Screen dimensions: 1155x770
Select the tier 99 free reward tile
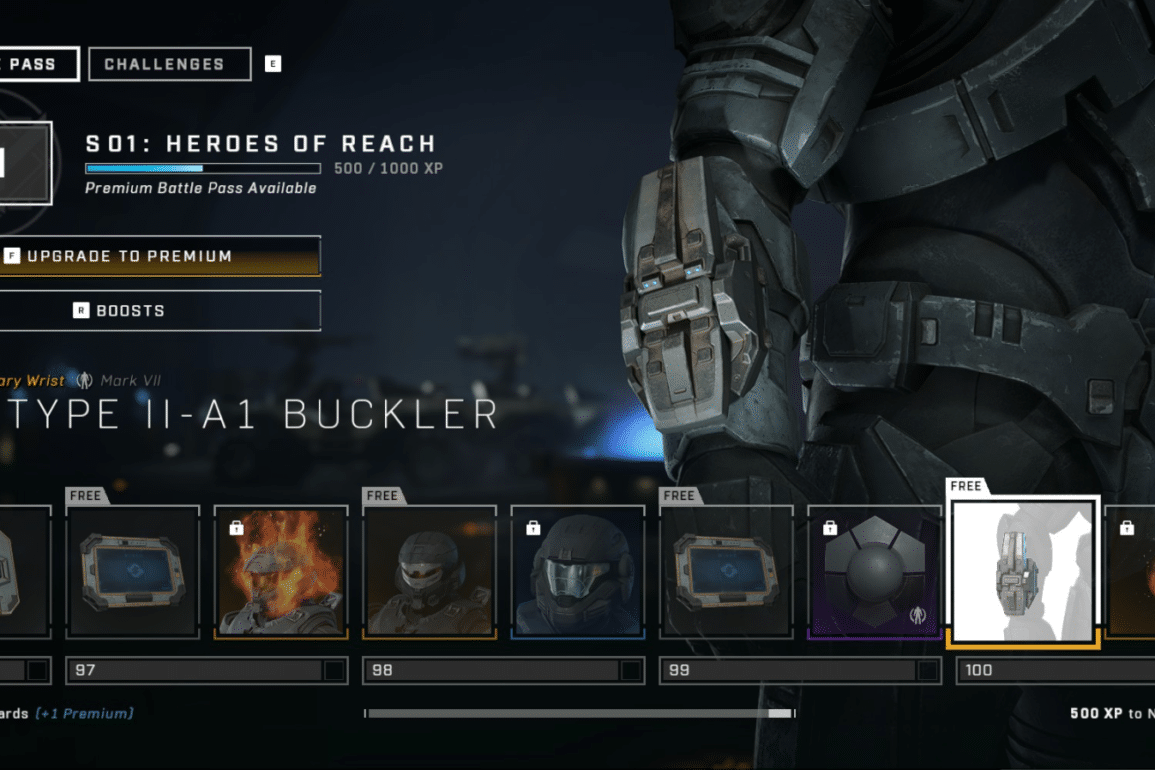tap(725, 572)
